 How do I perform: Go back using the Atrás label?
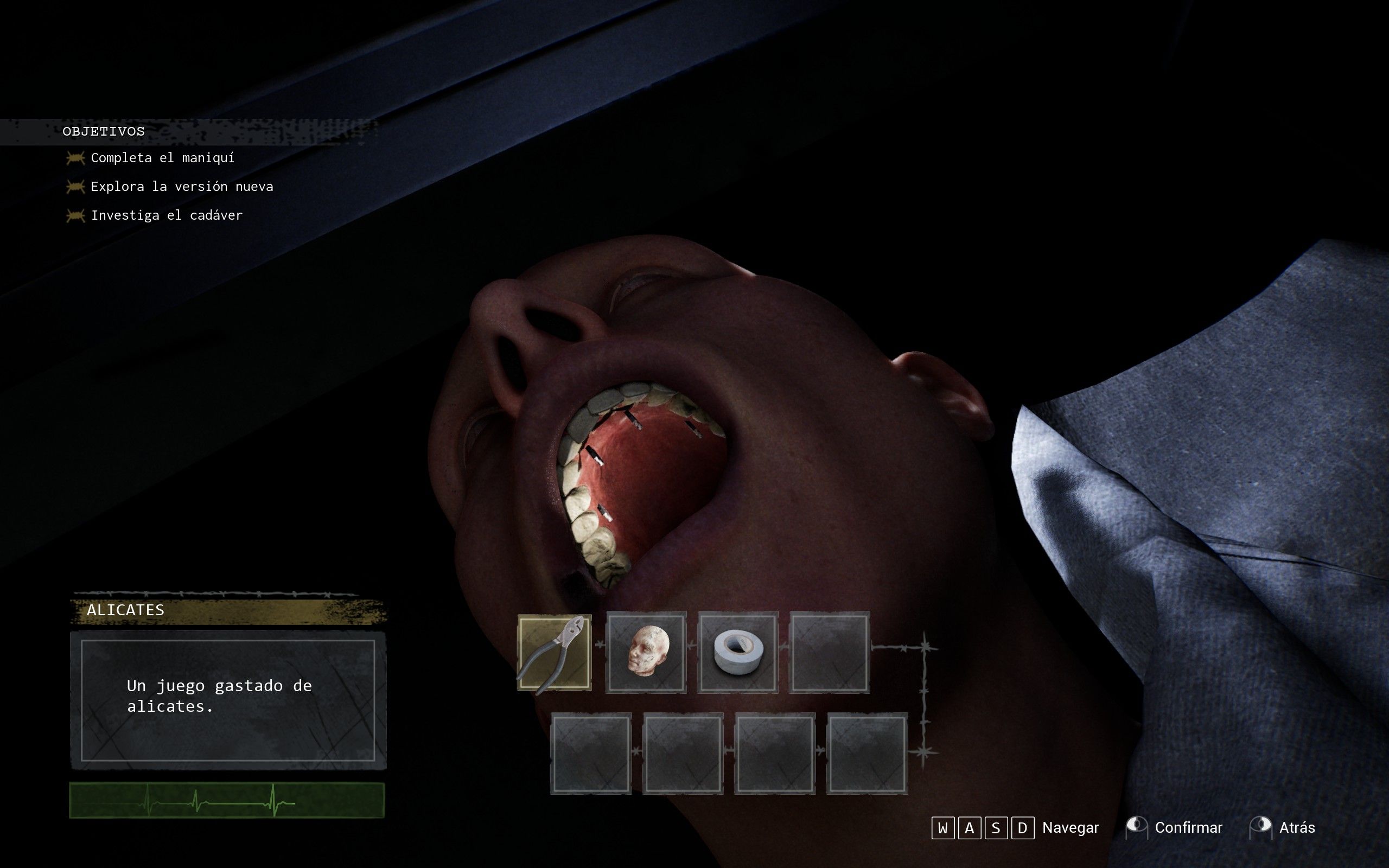[x=1297, y=827]
